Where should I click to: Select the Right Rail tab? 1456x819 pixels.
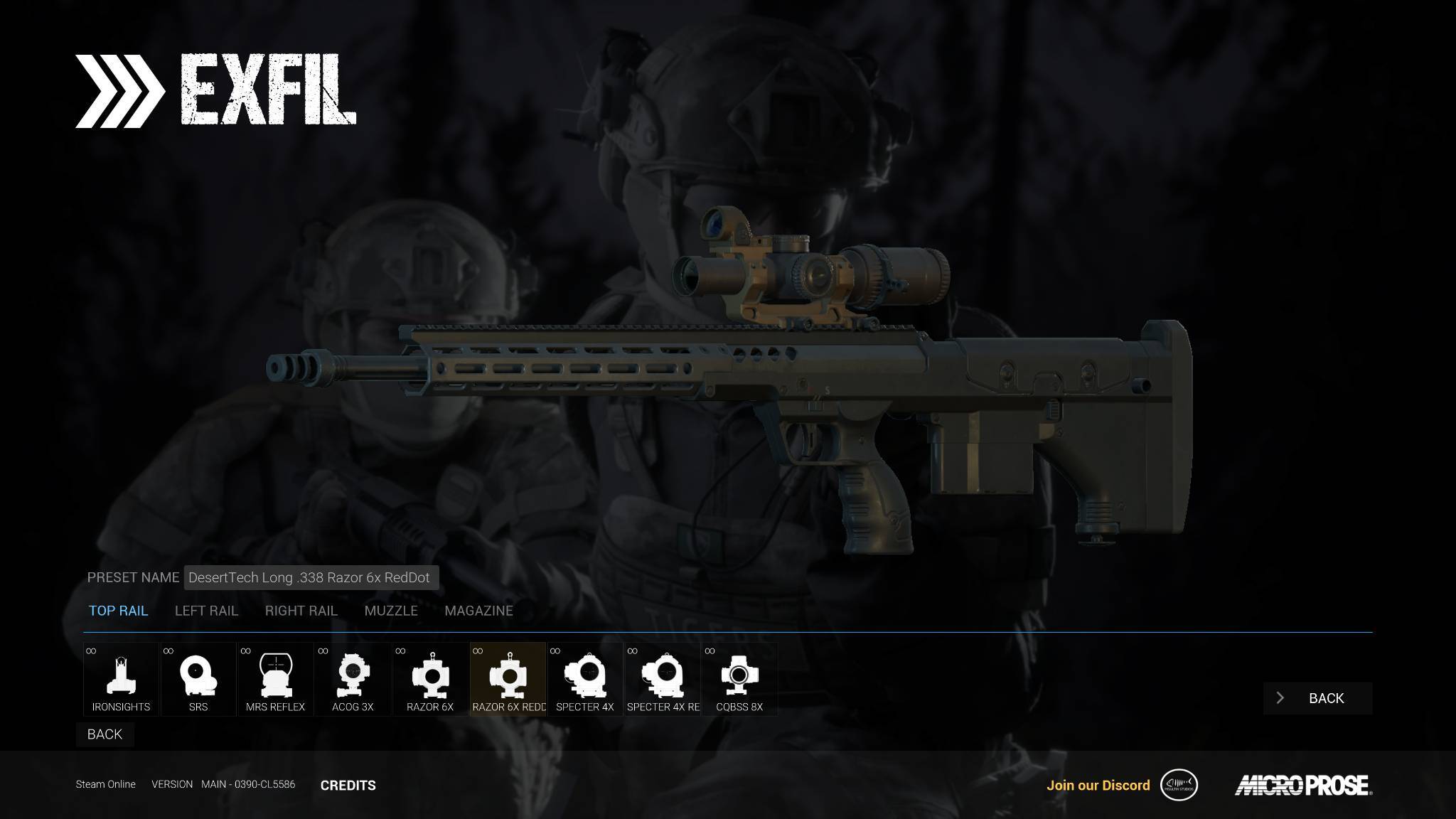(301, 611)
